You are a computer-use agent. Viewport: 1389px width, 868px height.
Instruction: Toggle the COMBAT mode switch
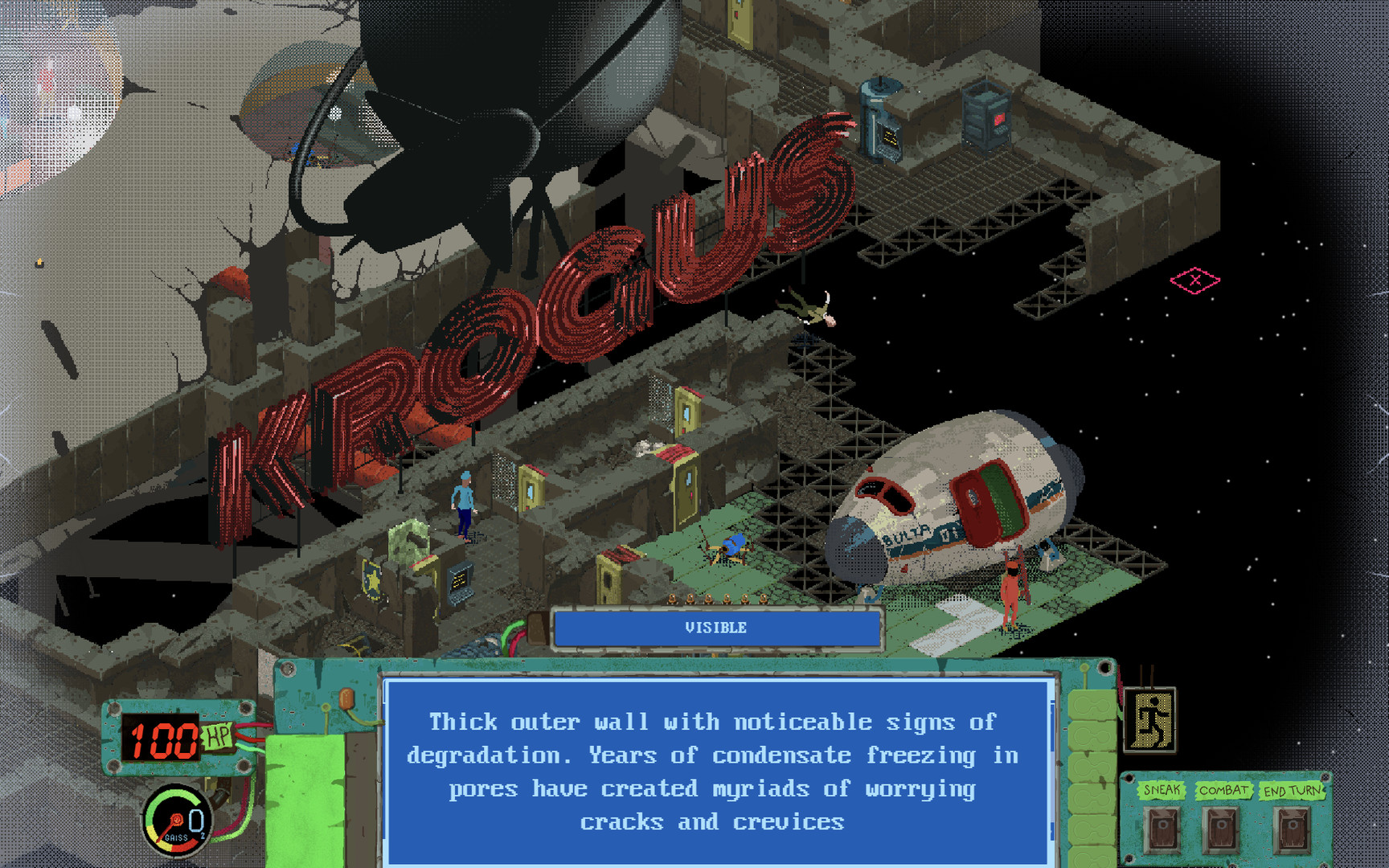(x=1222, y=828)
